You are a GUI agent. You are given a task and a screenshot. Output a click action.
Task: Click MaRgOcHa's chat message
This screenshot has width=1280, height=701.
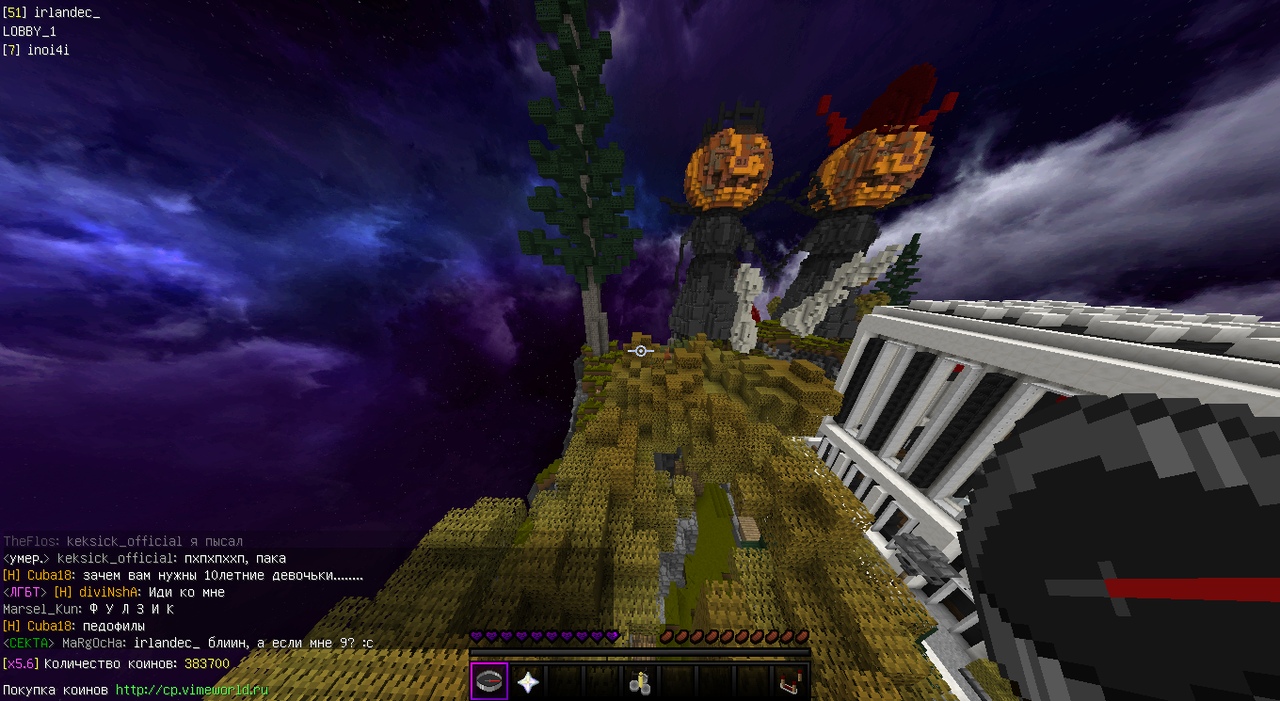[252, 643]
